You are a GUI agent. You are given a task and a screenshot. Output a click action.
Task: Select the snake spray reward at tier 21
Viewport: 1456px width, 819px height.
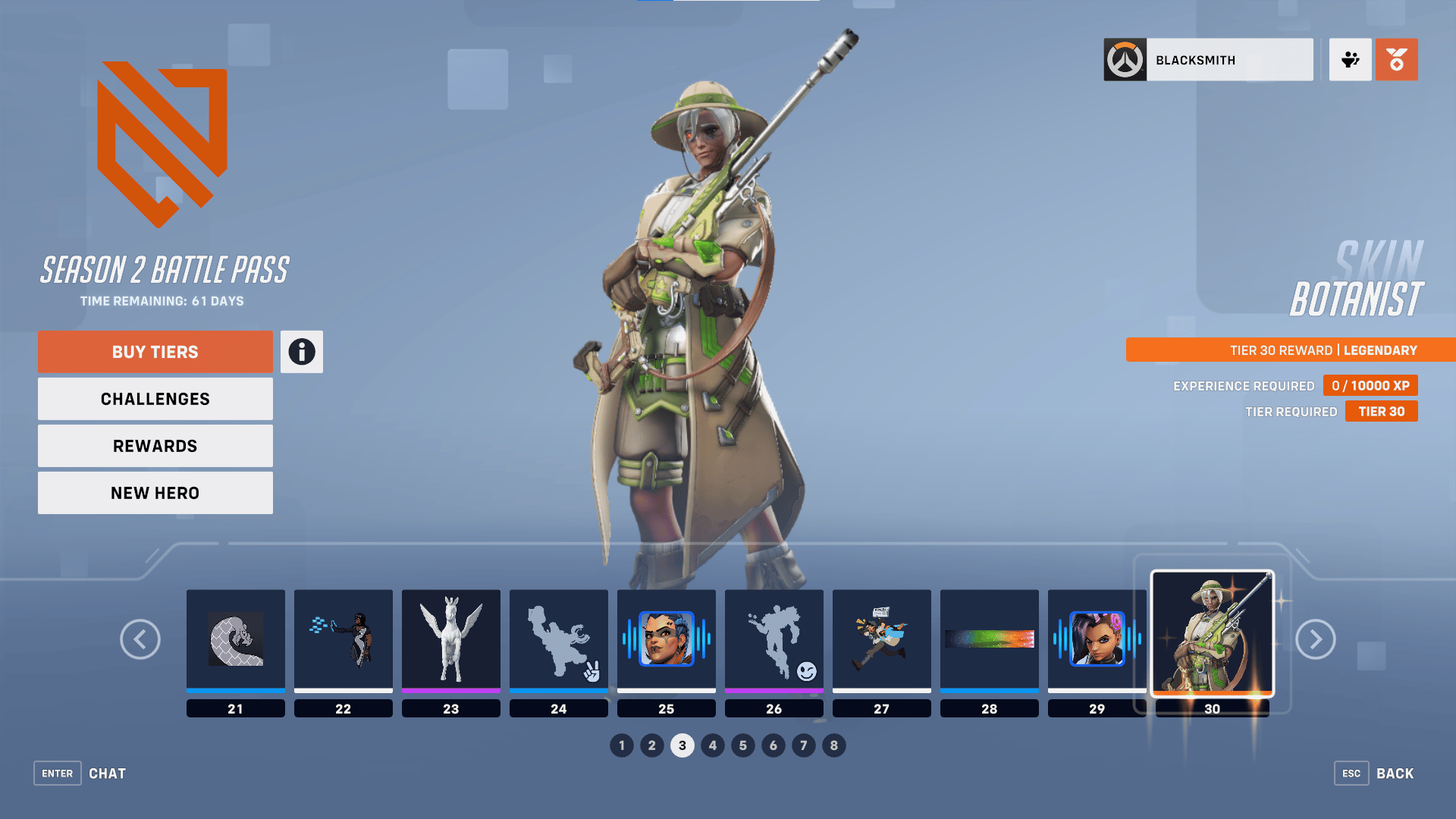coord(235,639)
